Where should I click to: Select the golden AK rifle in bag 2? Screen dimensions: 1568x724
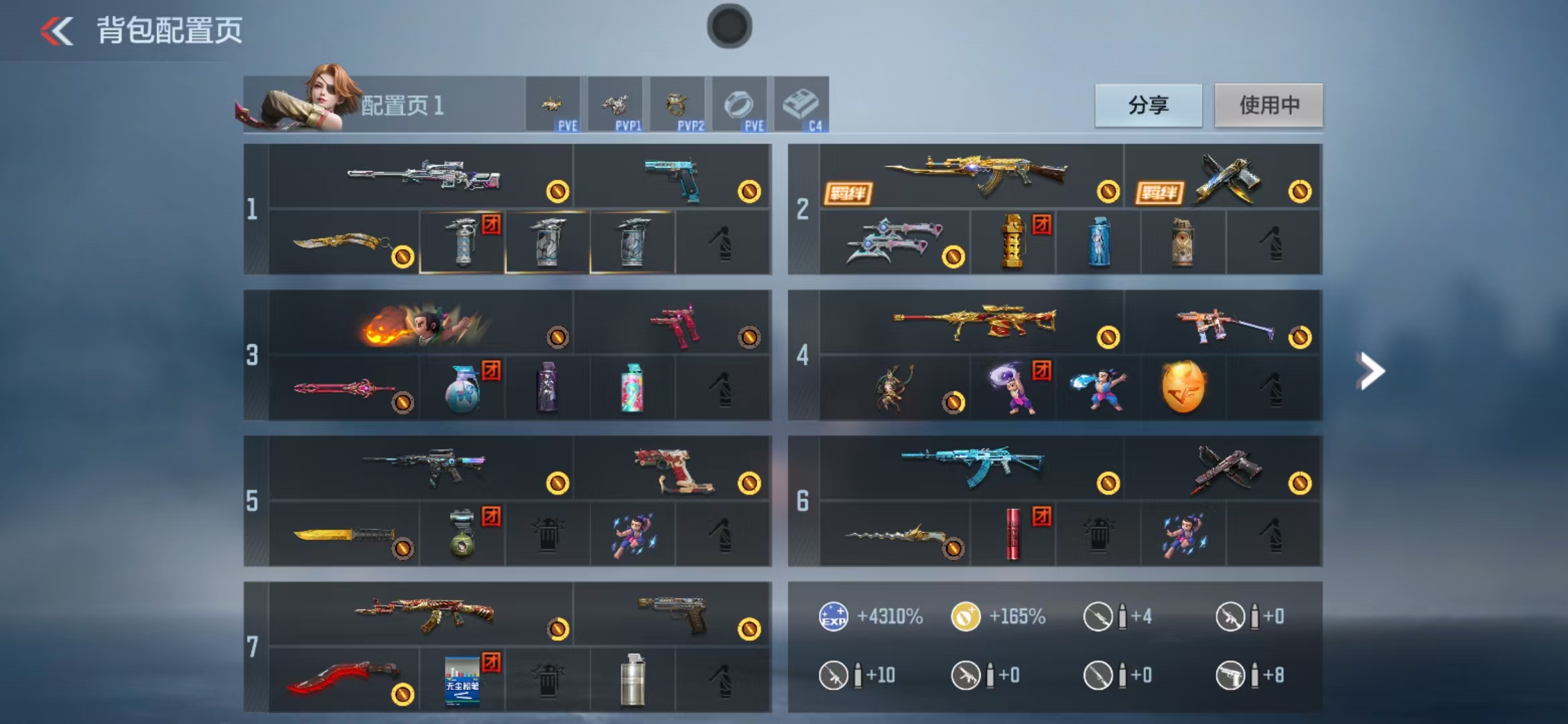975,176
